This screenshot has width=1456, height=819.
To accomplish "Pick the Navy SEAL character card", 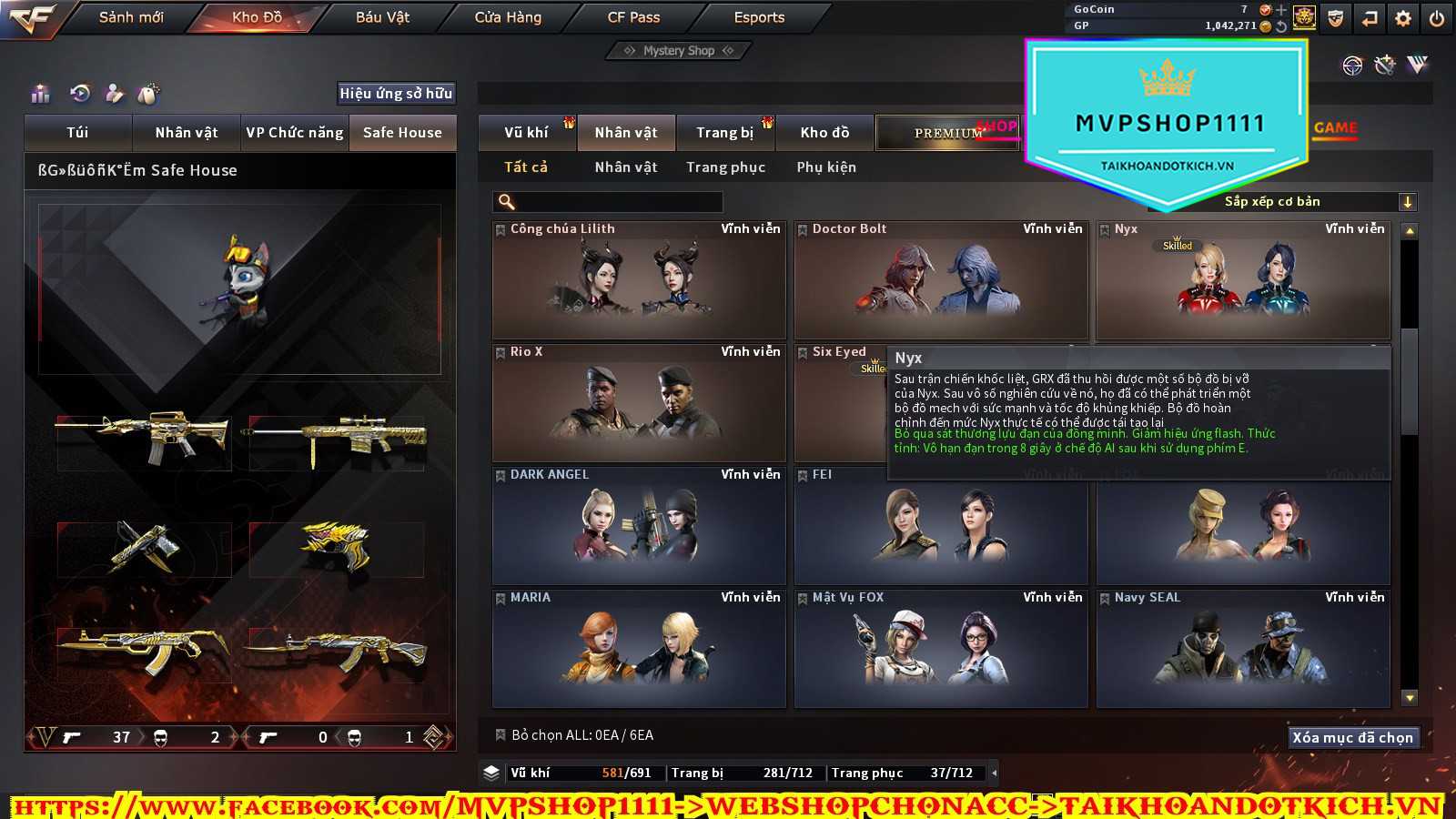I will tap(1243, 649).
